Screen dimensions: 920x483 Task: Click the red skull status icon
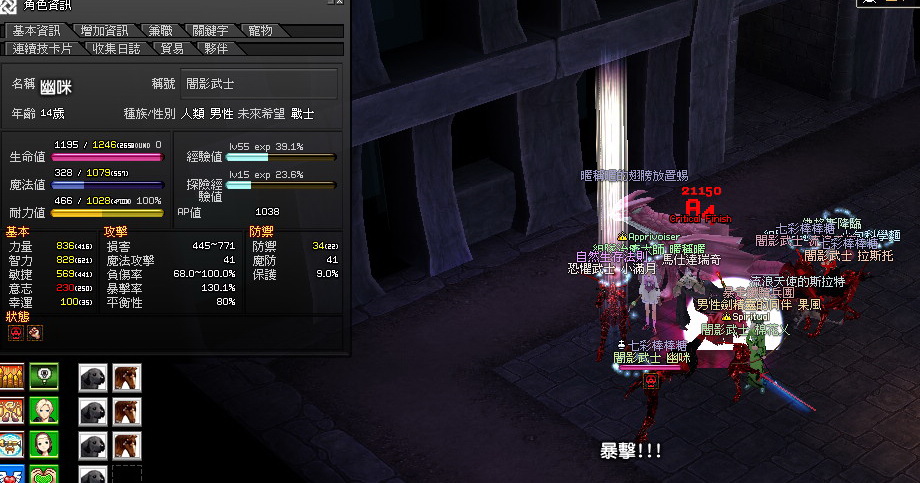(x=15, y=332)
